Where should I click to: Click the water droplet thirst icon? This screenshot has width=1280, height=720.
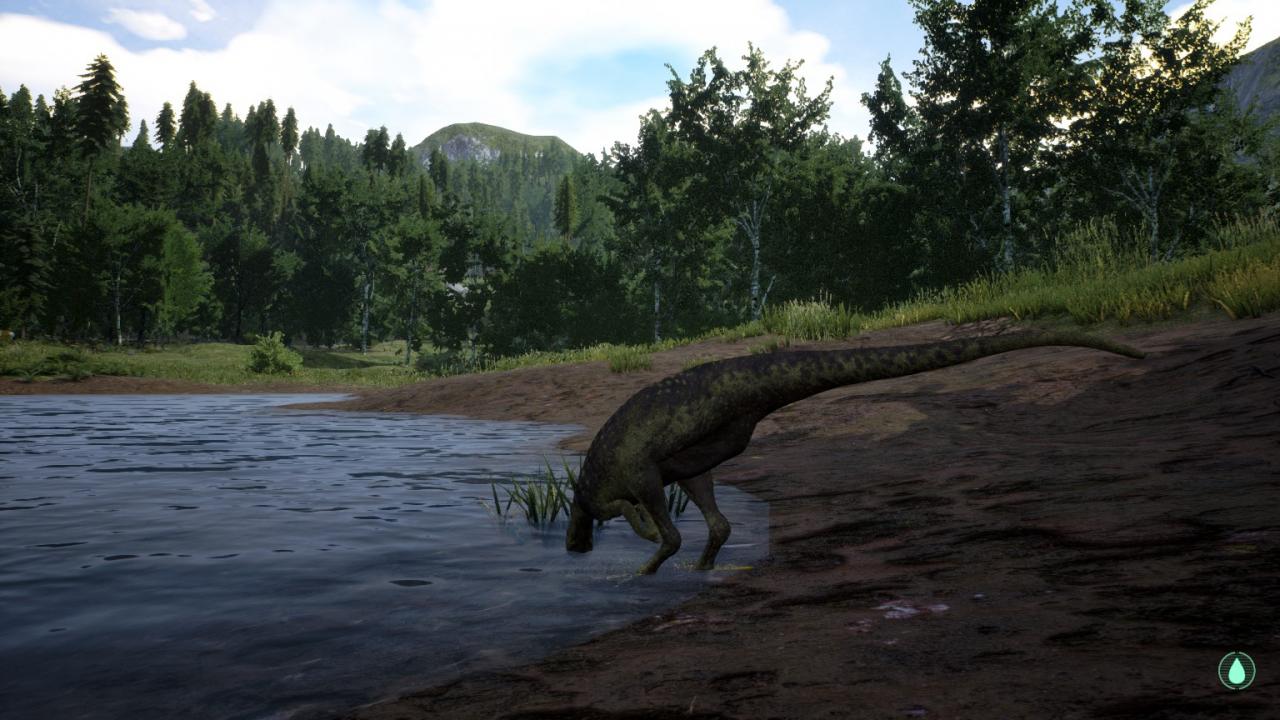tap(1237, 670)
